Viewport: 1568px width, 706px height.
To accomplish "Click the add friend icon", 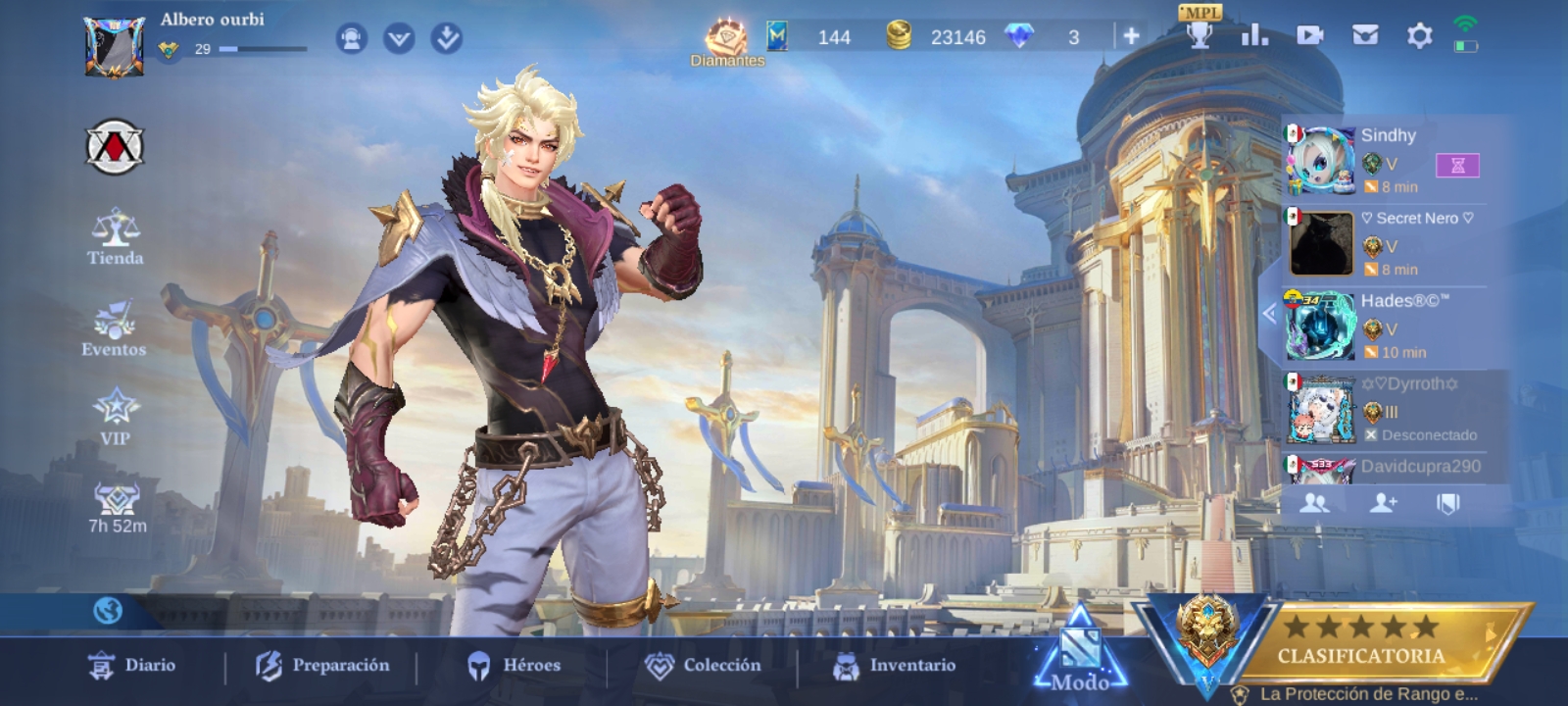I will point(1383,503).
